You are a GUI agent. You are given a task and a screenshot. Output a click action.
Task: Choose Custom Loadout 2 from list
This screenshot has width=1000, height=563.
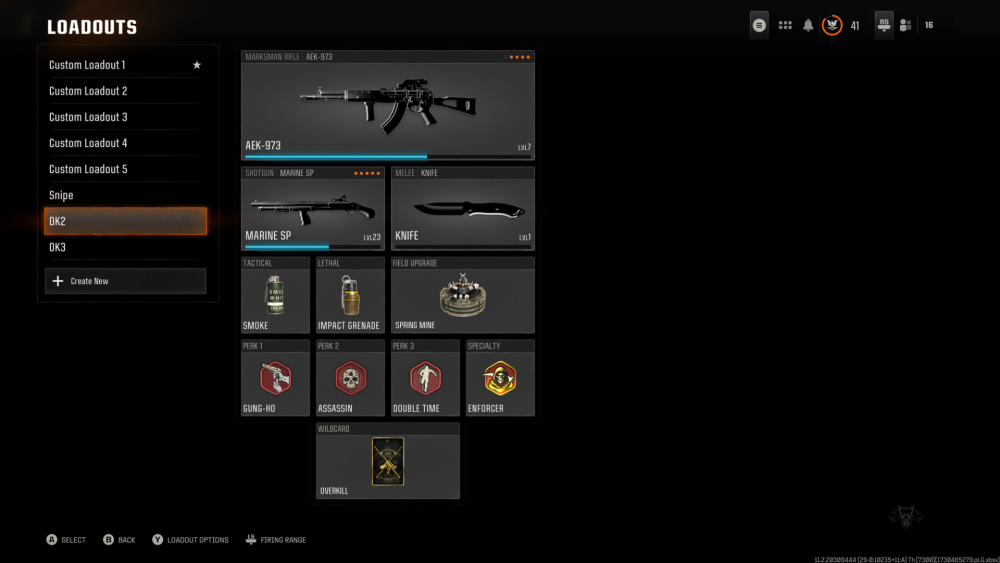[125, 91]
